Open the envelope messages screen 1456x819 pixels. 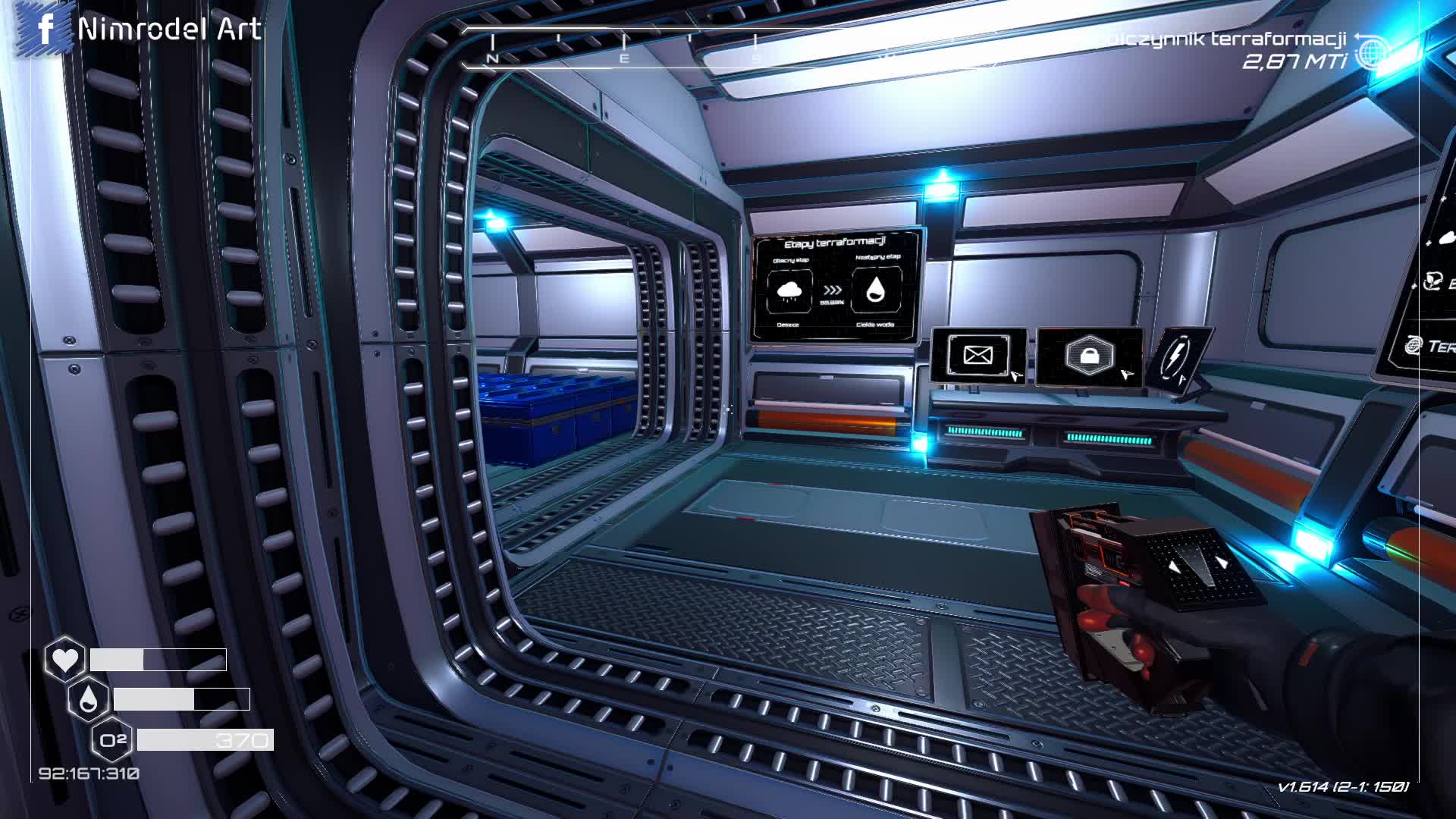978,355
